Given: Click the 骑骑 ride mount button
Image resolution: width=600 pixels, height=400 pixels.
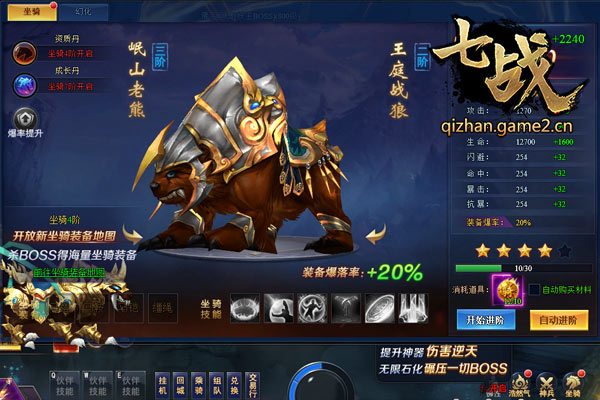Looking at the screenshot, I should tap(202, 386).
